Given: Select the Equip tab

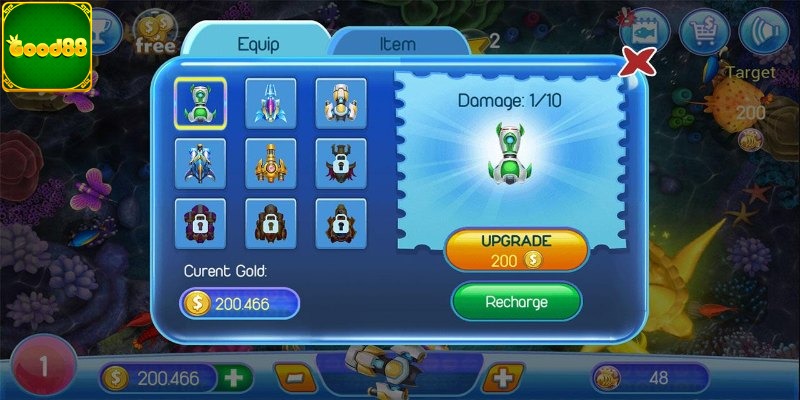Looking at the screenshot, I should [x=258, y=44].
